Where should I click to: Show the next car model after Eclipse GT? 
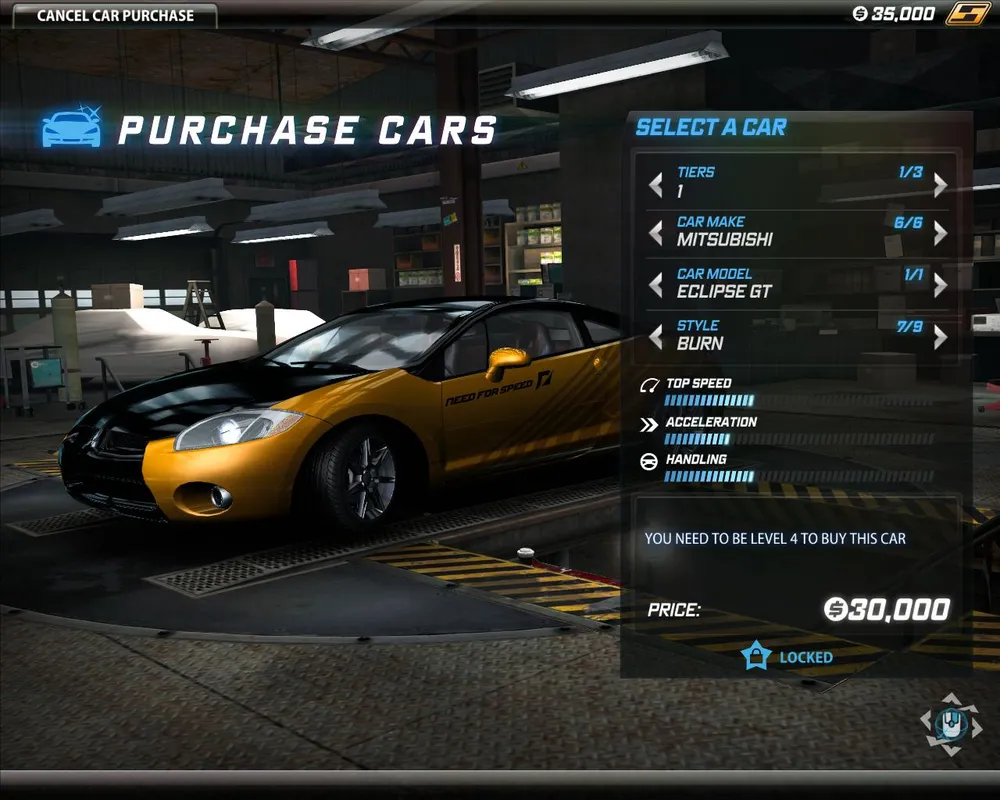click(x=940, y=285)
